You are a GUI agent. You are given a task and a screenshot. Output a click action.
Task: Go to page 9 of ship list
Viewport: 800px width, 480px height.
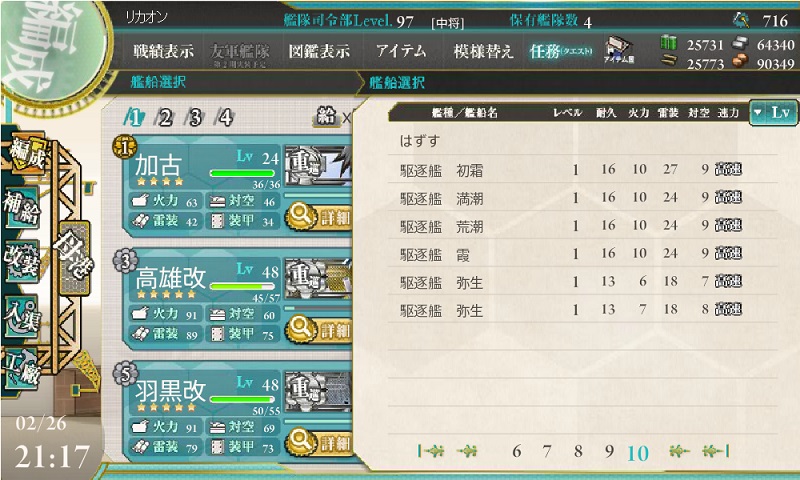tap(608, 452)
